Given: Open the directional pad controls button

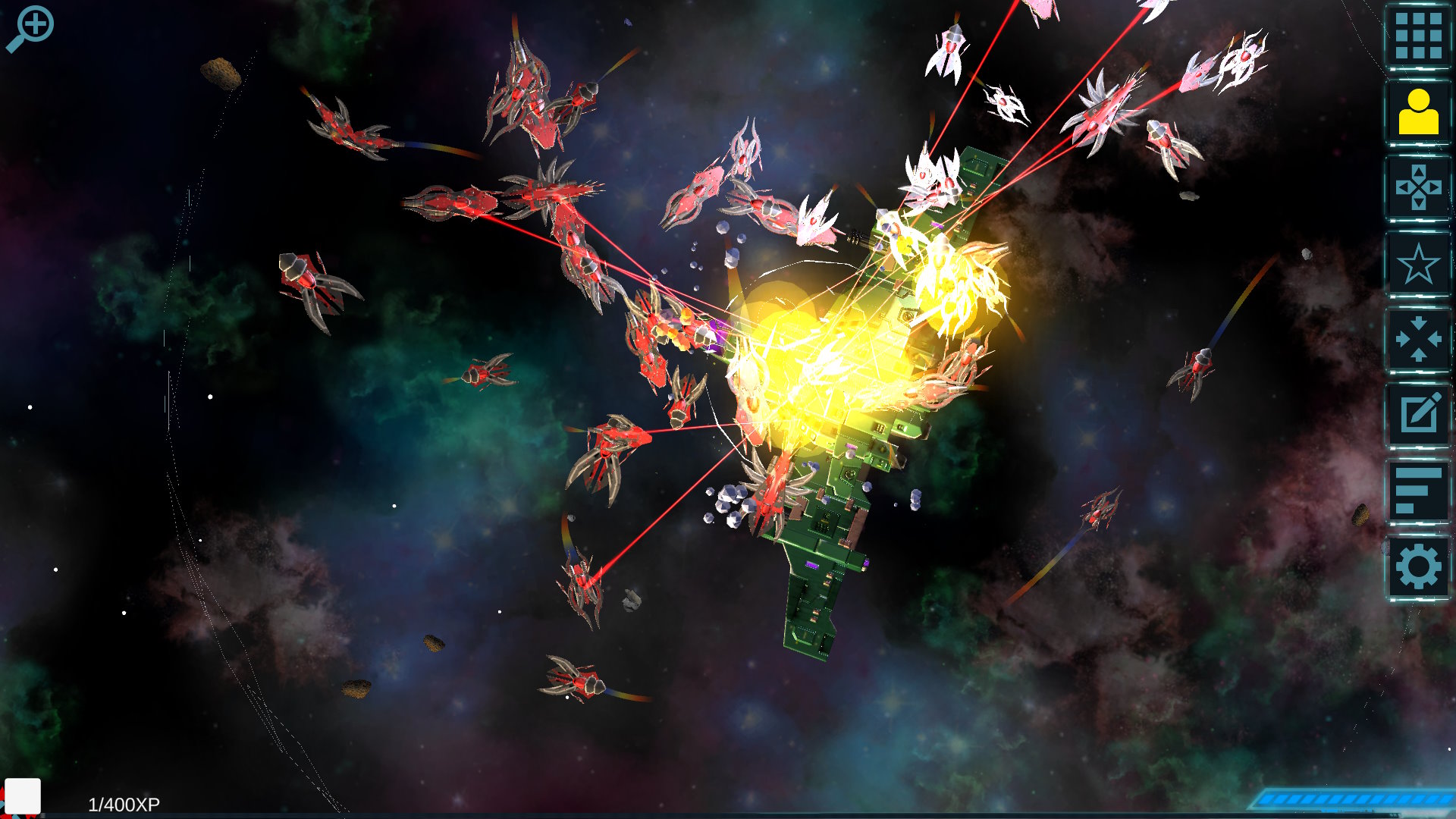Looking at the screenshot, I should click(x=1417, y=187).
